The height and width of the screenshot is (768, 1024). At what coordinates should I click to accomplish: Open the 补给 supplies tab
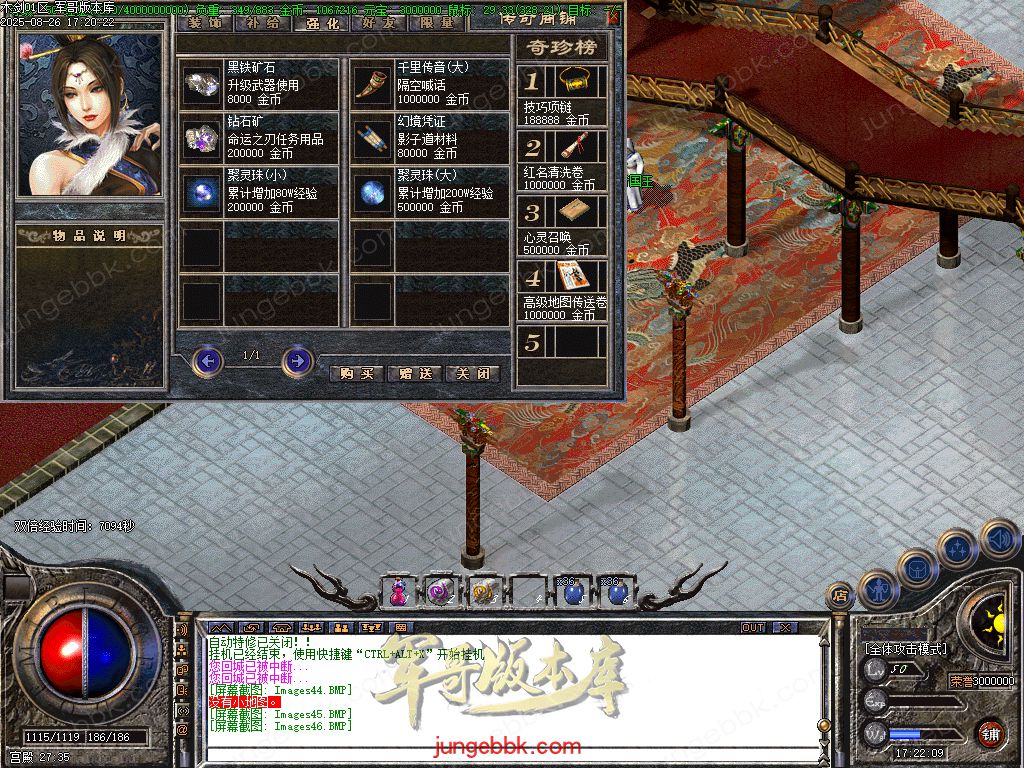coord(263,23)
